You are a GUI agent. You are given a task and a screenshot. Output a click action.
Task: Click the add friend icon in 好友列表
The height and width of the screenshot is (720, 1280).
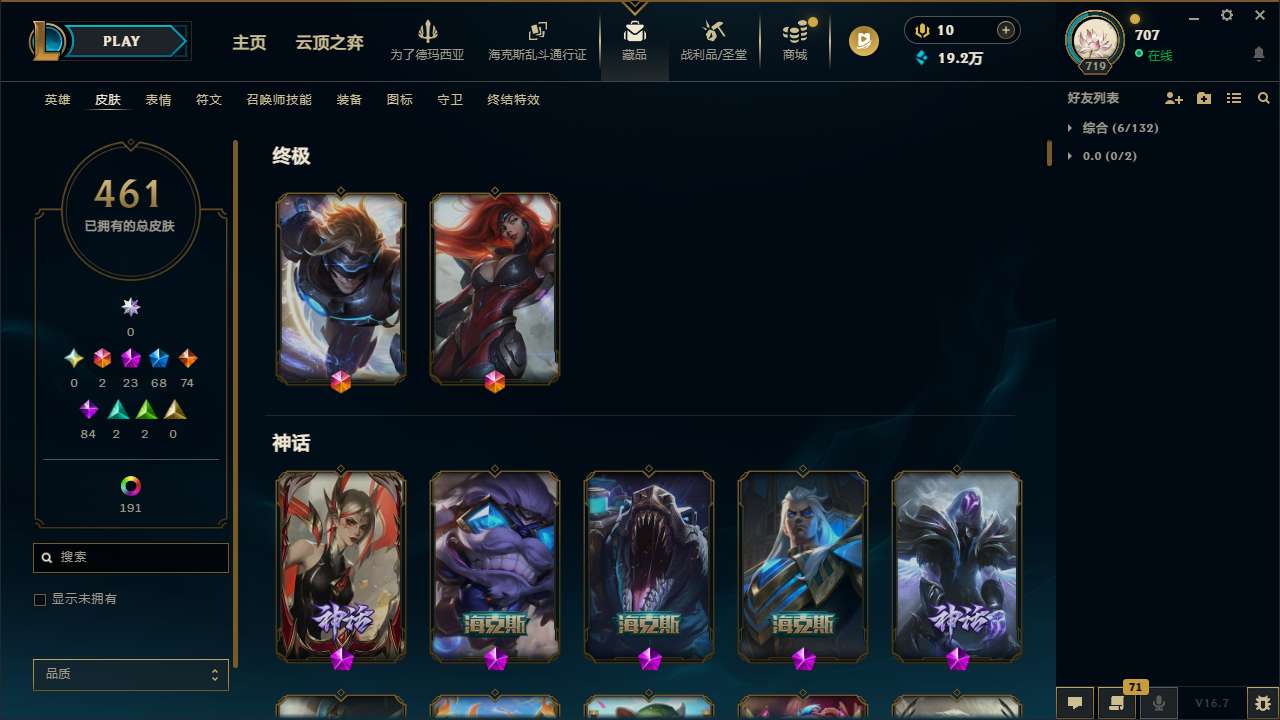1174,98
